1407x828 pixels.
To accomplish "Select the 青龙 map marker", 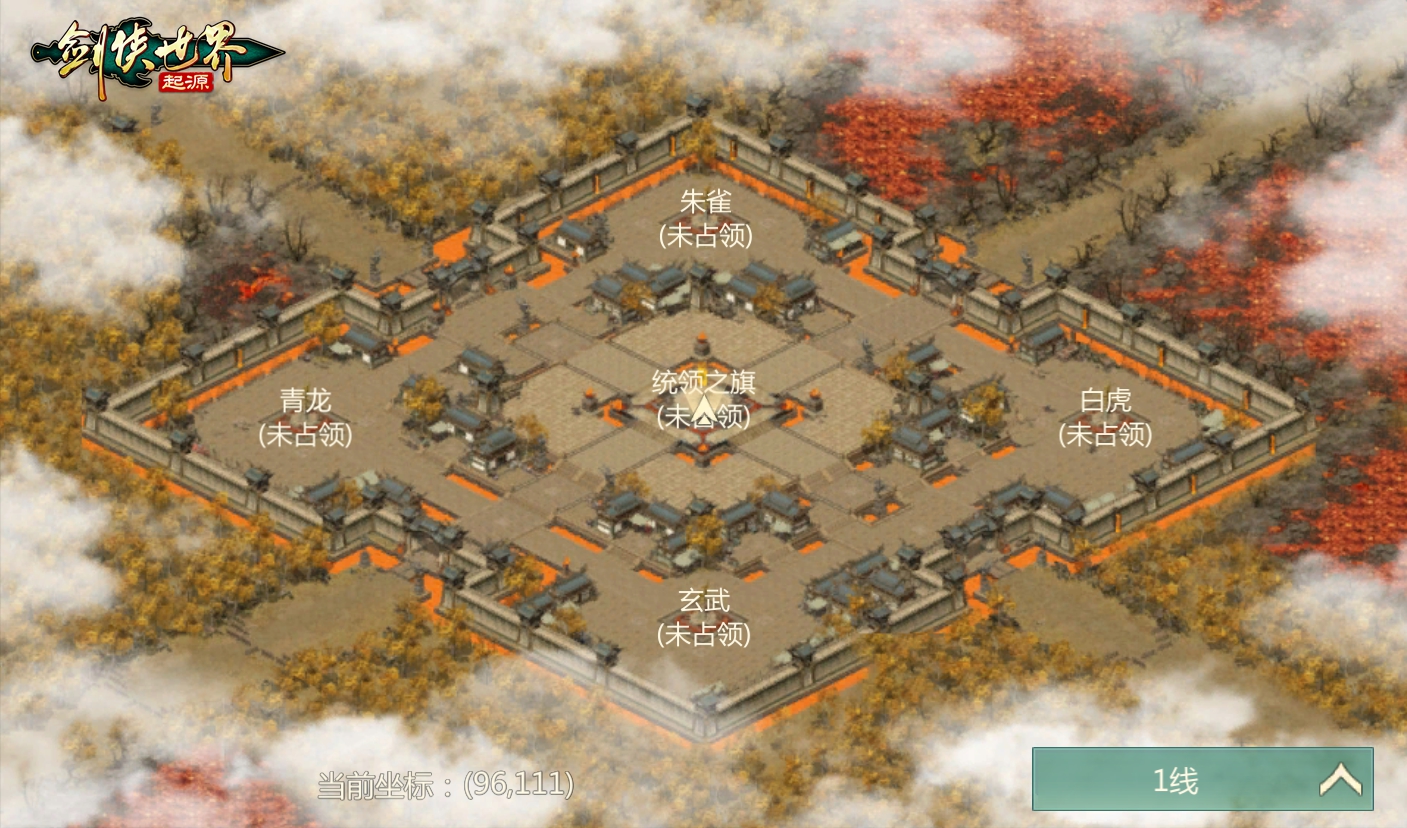I will pos(305,417).
